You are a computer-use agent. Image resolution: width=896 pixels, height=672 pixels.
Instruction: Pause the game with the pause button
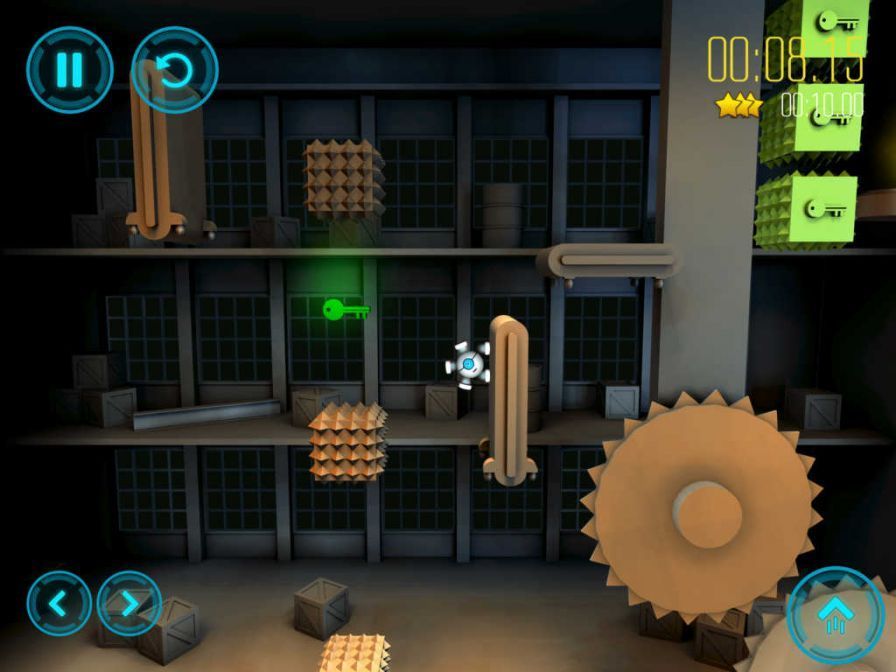click(69, 69)
